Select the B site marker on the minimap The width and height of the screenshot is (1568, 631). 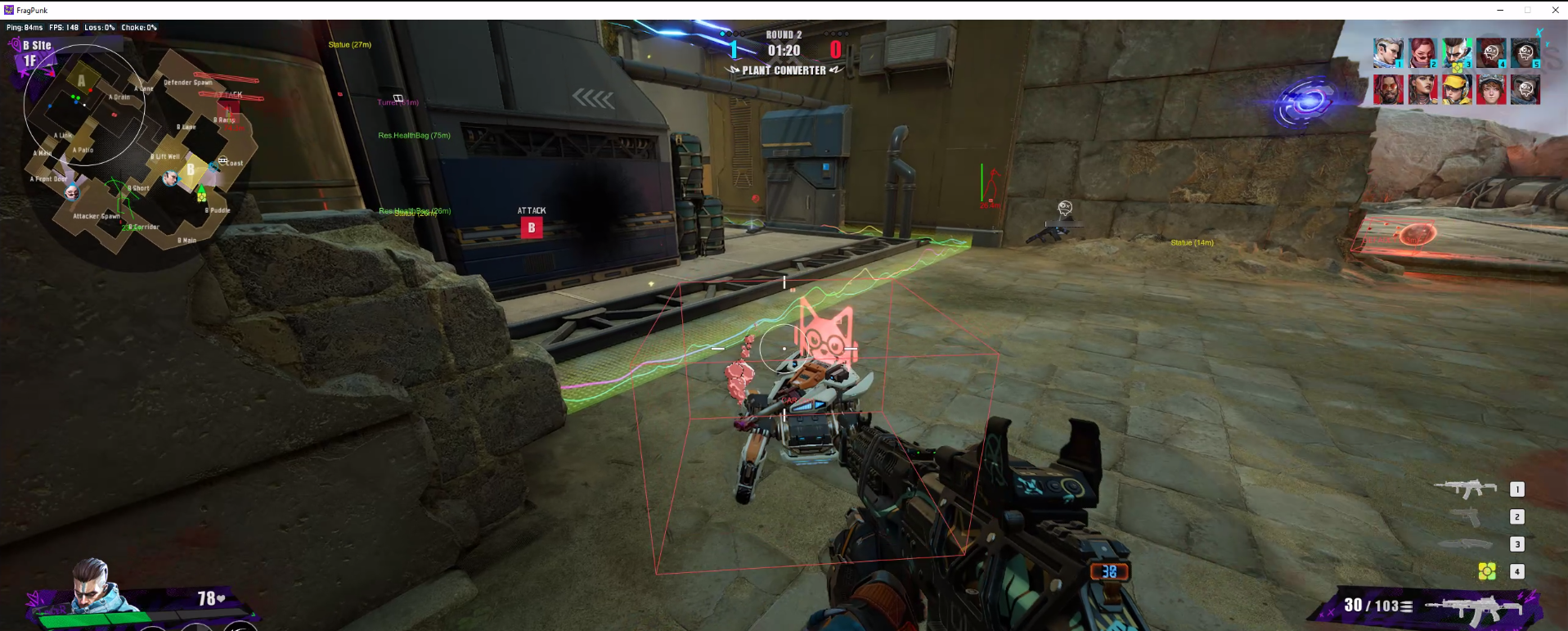[191, 169]
